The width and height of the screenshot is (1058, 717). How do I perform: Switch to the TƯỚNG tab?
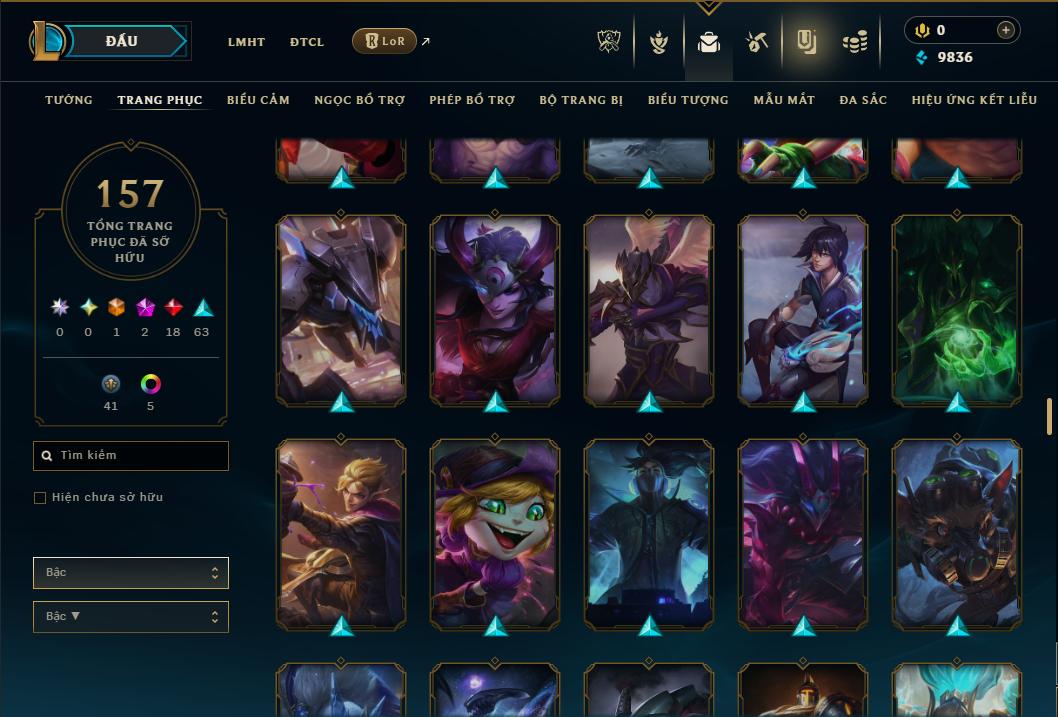[69, 100]
